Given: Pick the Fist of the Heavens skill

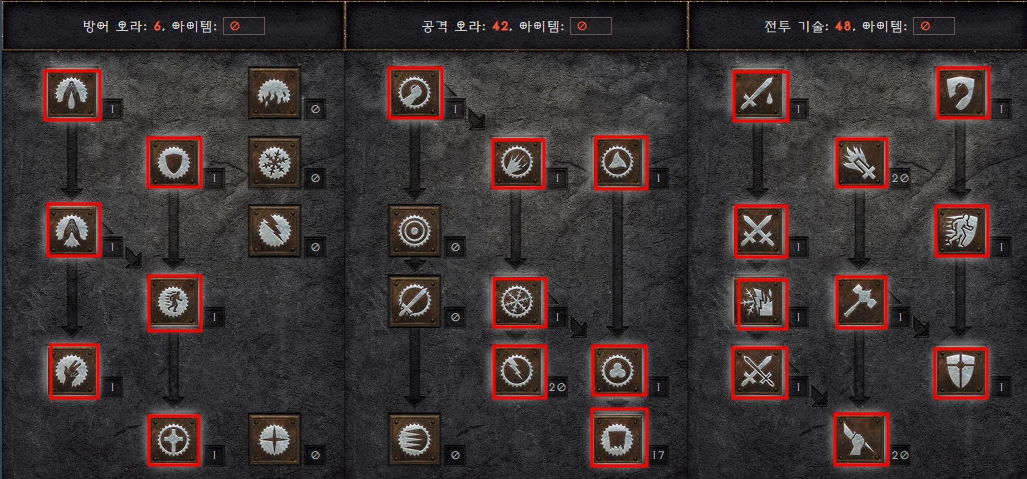Looking at the screenshot, I should (x=861, y=439).
